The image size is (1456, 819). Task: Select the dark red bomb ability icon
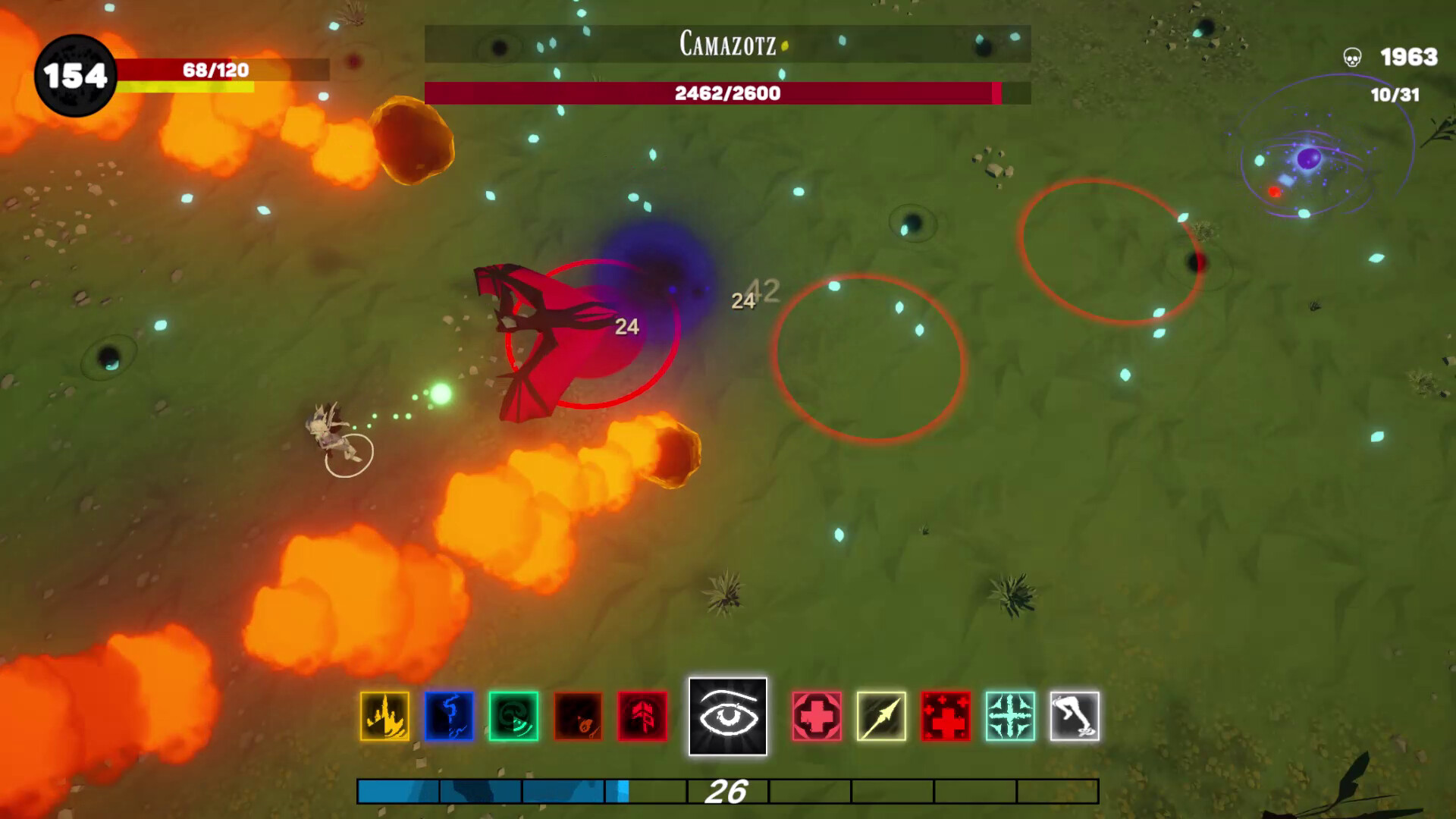[579, 717]
